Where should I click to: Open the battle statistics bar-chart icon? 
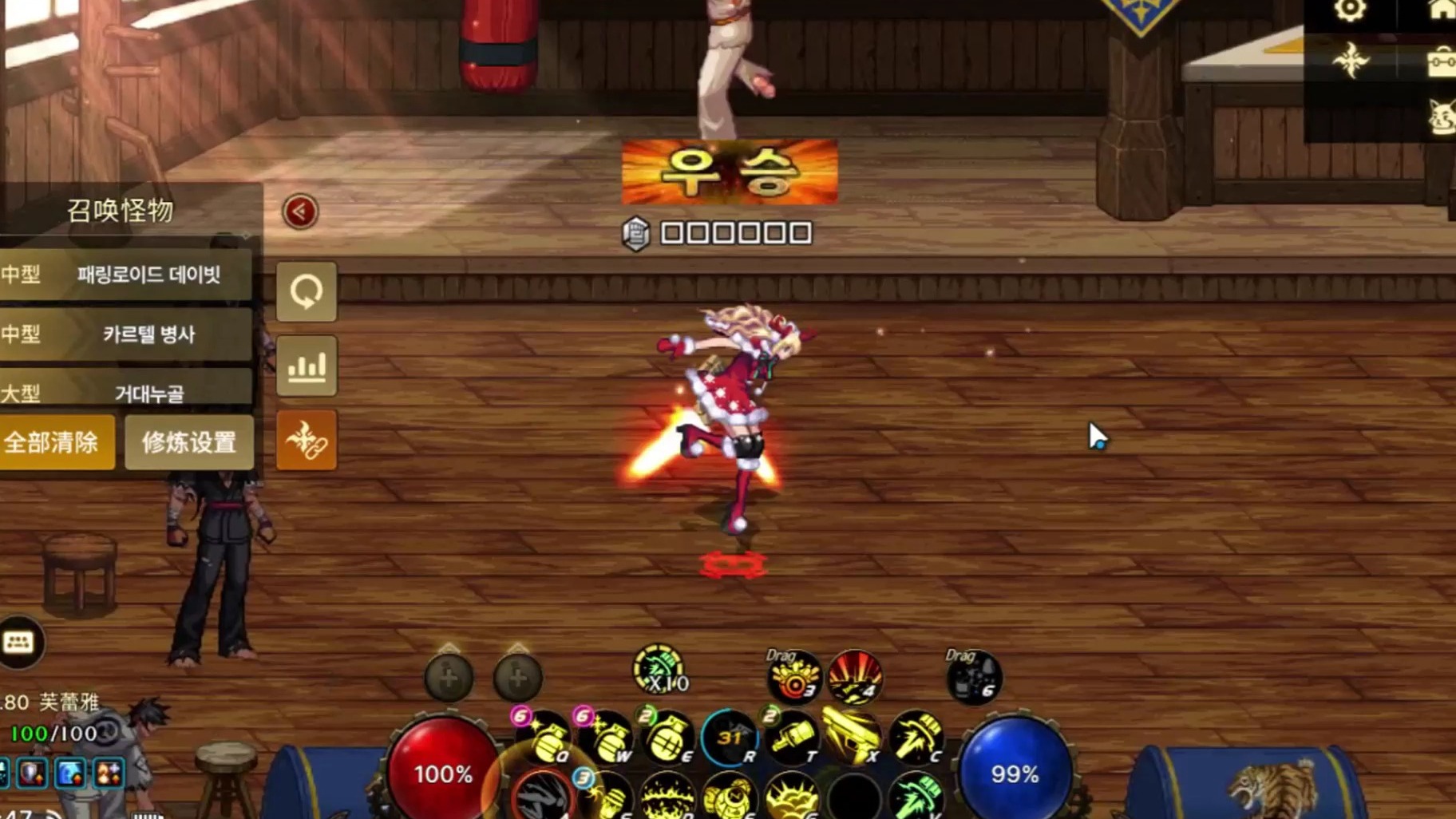pyautogui.click(x=307, y=366)
